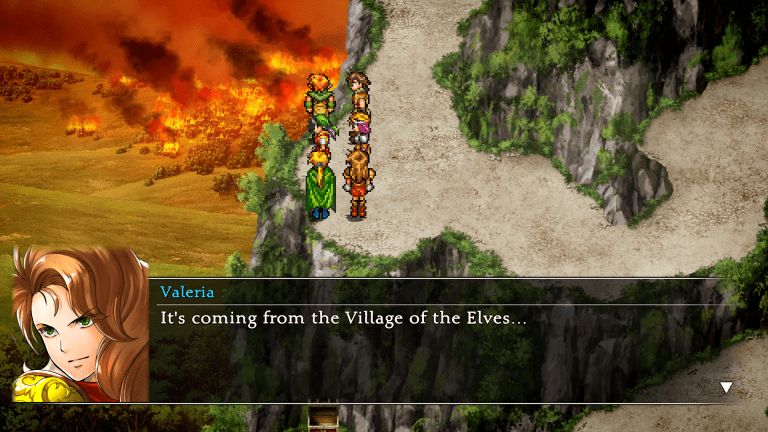The image size is (768, 432).
Task: Advance dialogue with the white arrow indicator
Action: pyautogui.click(x=726, y=387)
